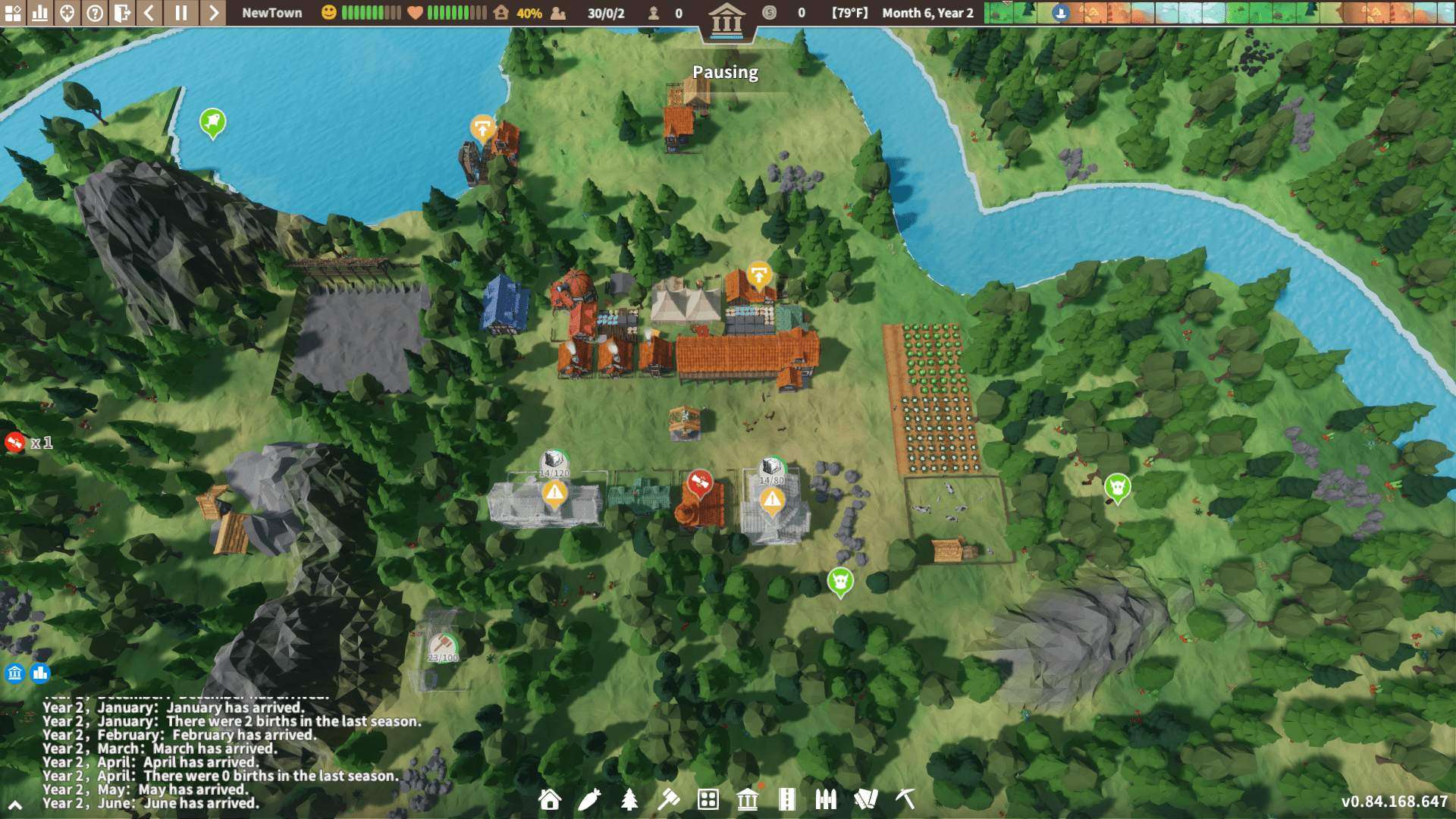The image size is (1456, 819).
Task: Open the world map globe icon
Action: [x=67, y=13]
